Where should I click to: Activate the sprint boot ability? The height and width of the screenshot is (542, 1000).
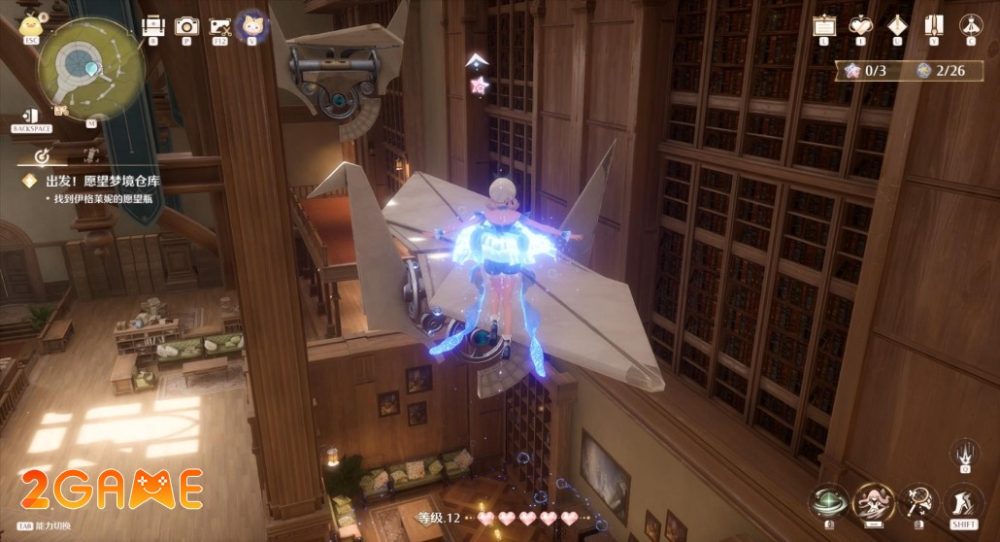click(x=964, y=501)
